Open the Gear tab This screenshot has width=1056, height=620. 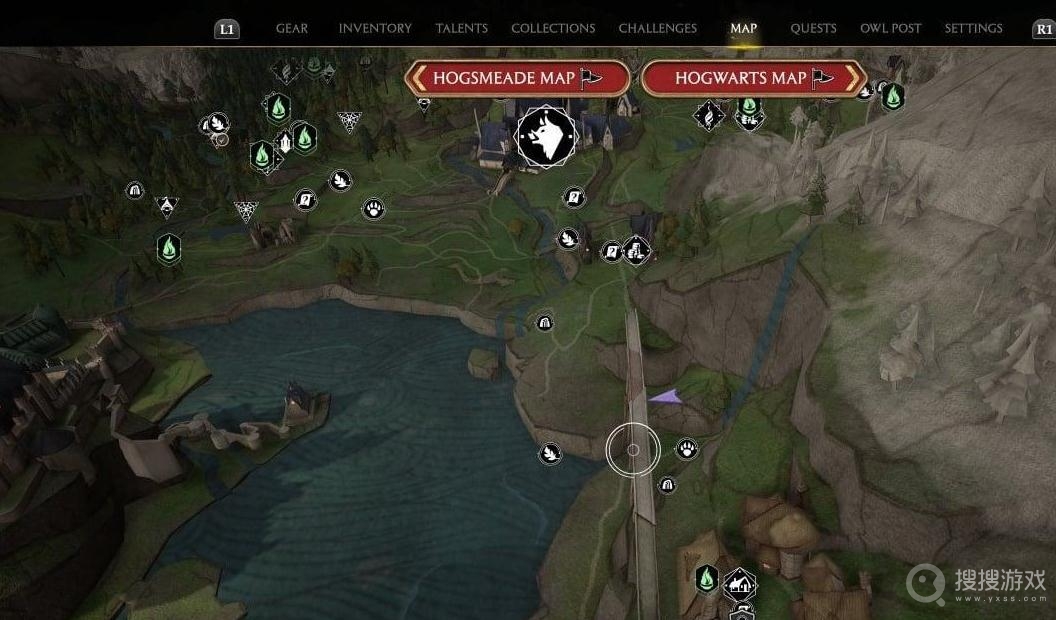coord(292,28)
